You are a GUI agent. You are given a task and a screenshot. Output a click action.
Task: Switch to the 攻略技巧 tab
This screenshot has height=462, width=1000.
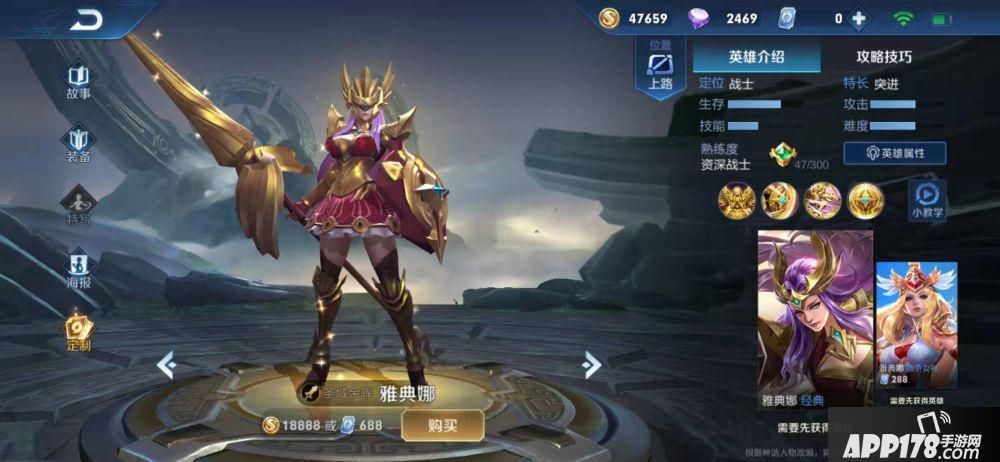884,57
